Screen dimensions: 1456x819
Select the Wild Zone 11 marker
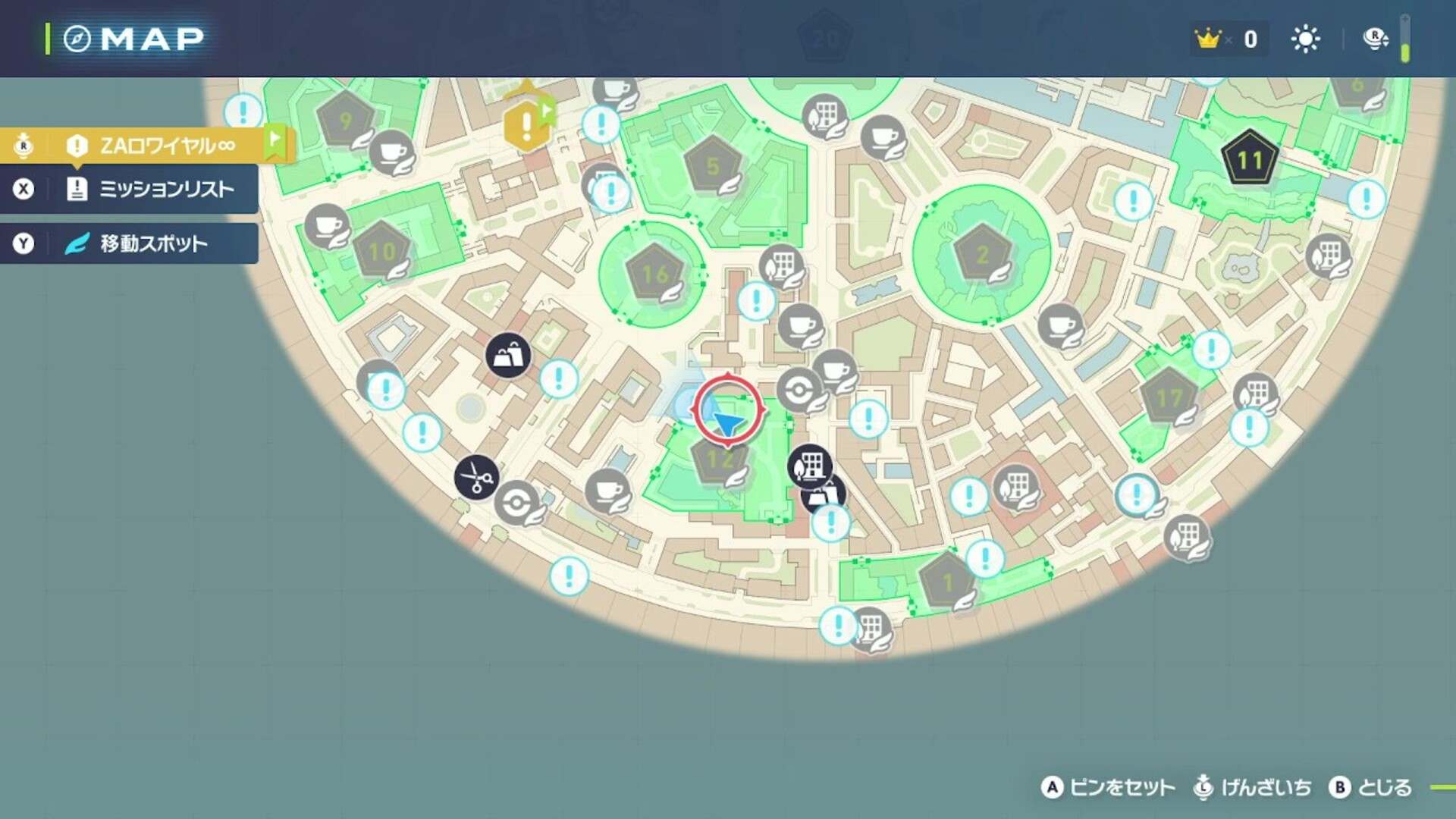coord(1249,158)
